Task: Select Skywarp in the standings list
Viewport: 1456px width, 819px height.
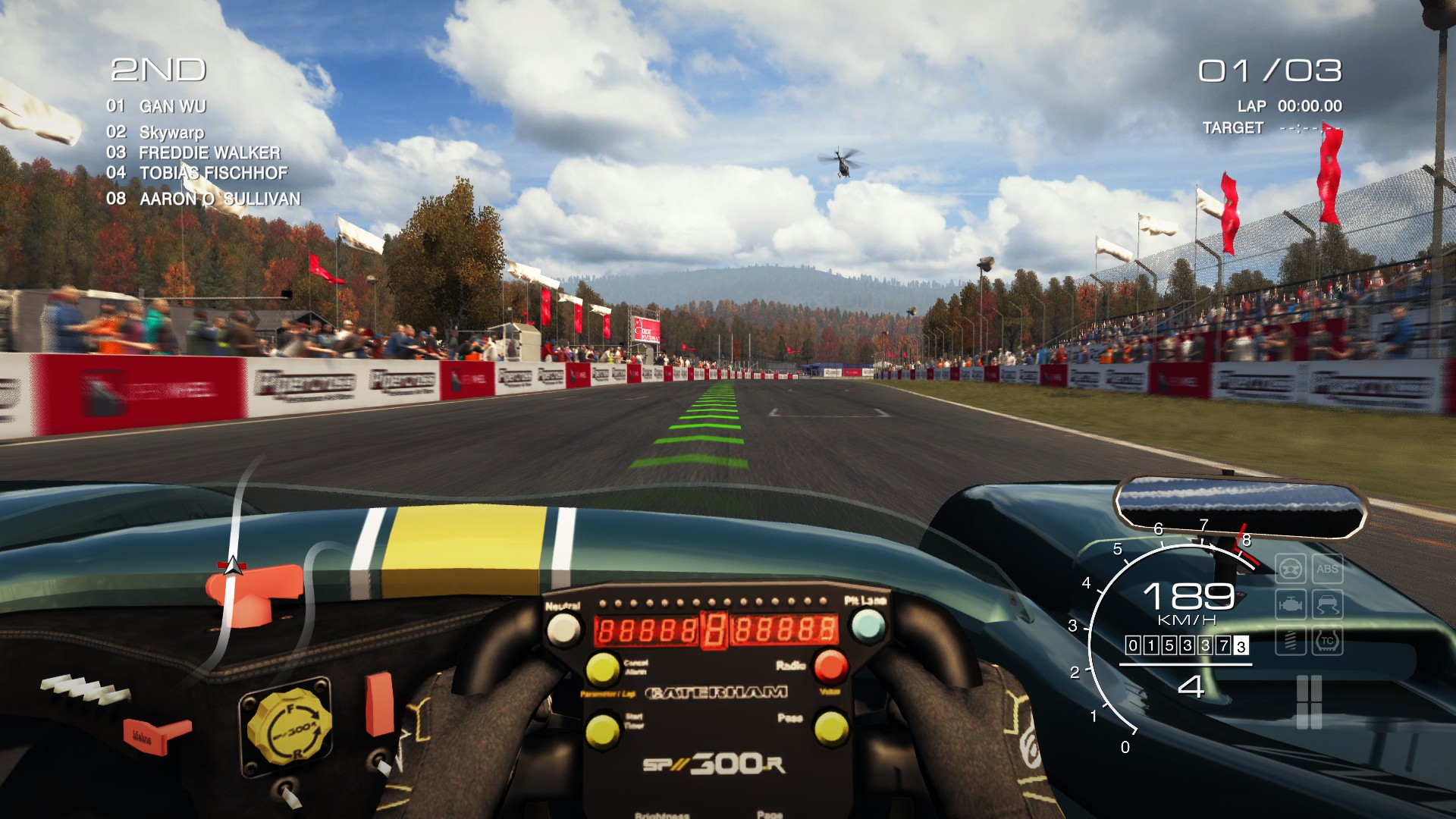Action: 171,132
